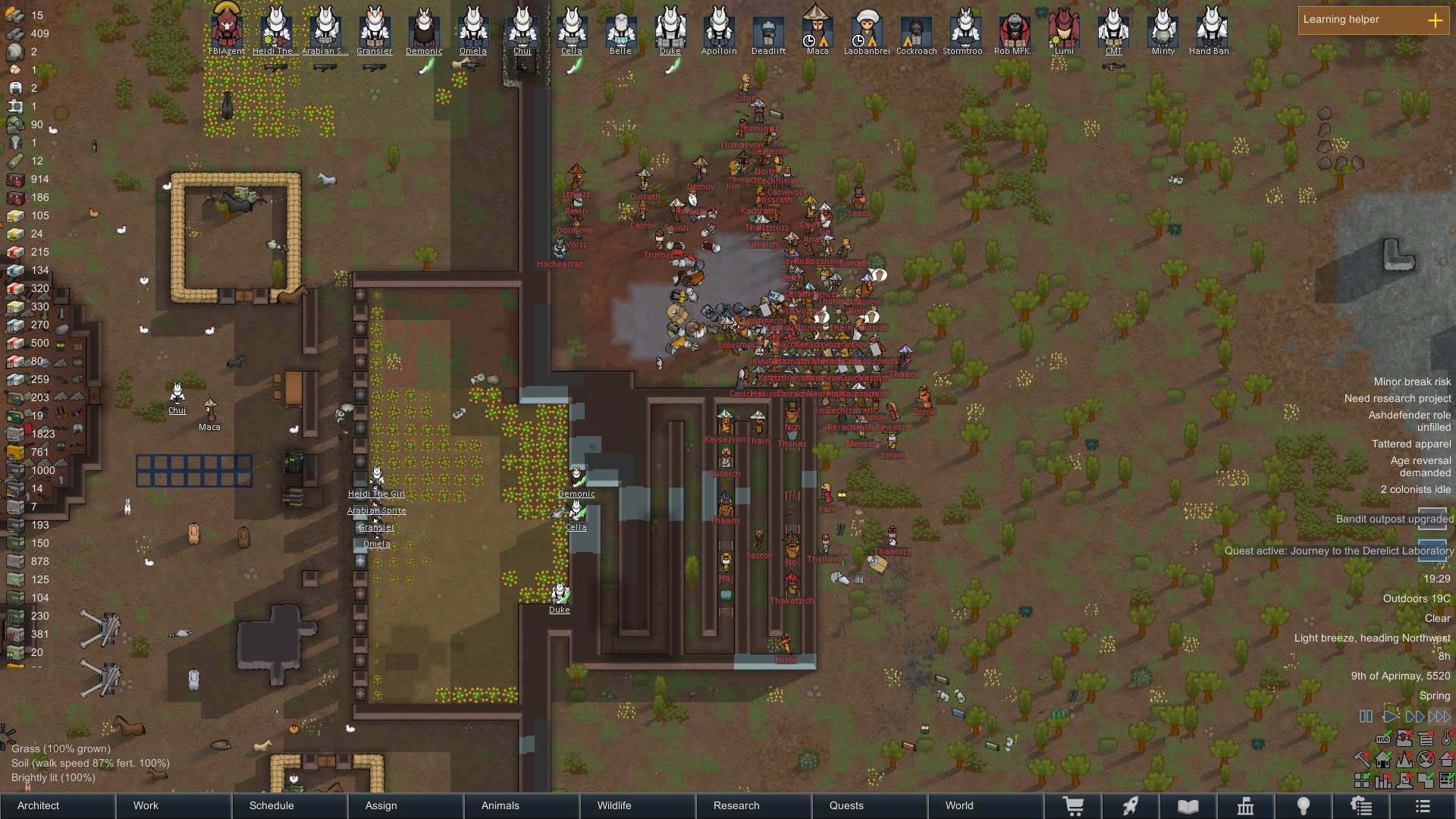Open the main menu list icon
The height and width of the screenshot is (819, 1456).
tap(1423, 806)
